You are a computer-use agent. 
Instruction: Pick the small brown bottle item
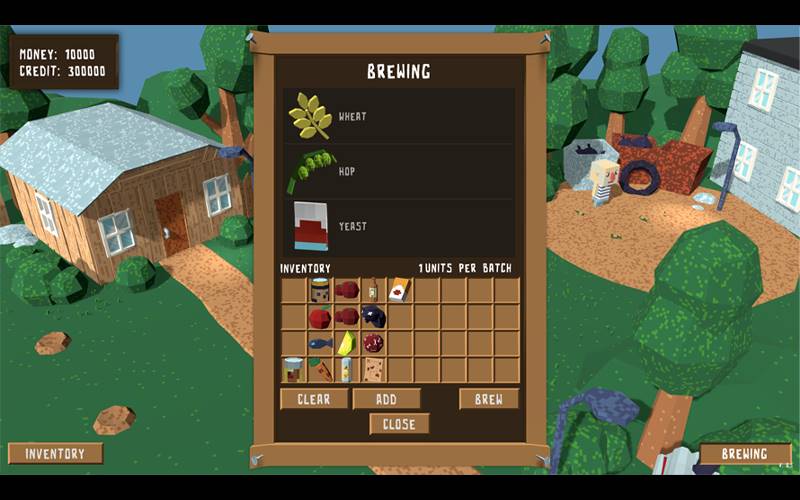click(x=373, y=291)
